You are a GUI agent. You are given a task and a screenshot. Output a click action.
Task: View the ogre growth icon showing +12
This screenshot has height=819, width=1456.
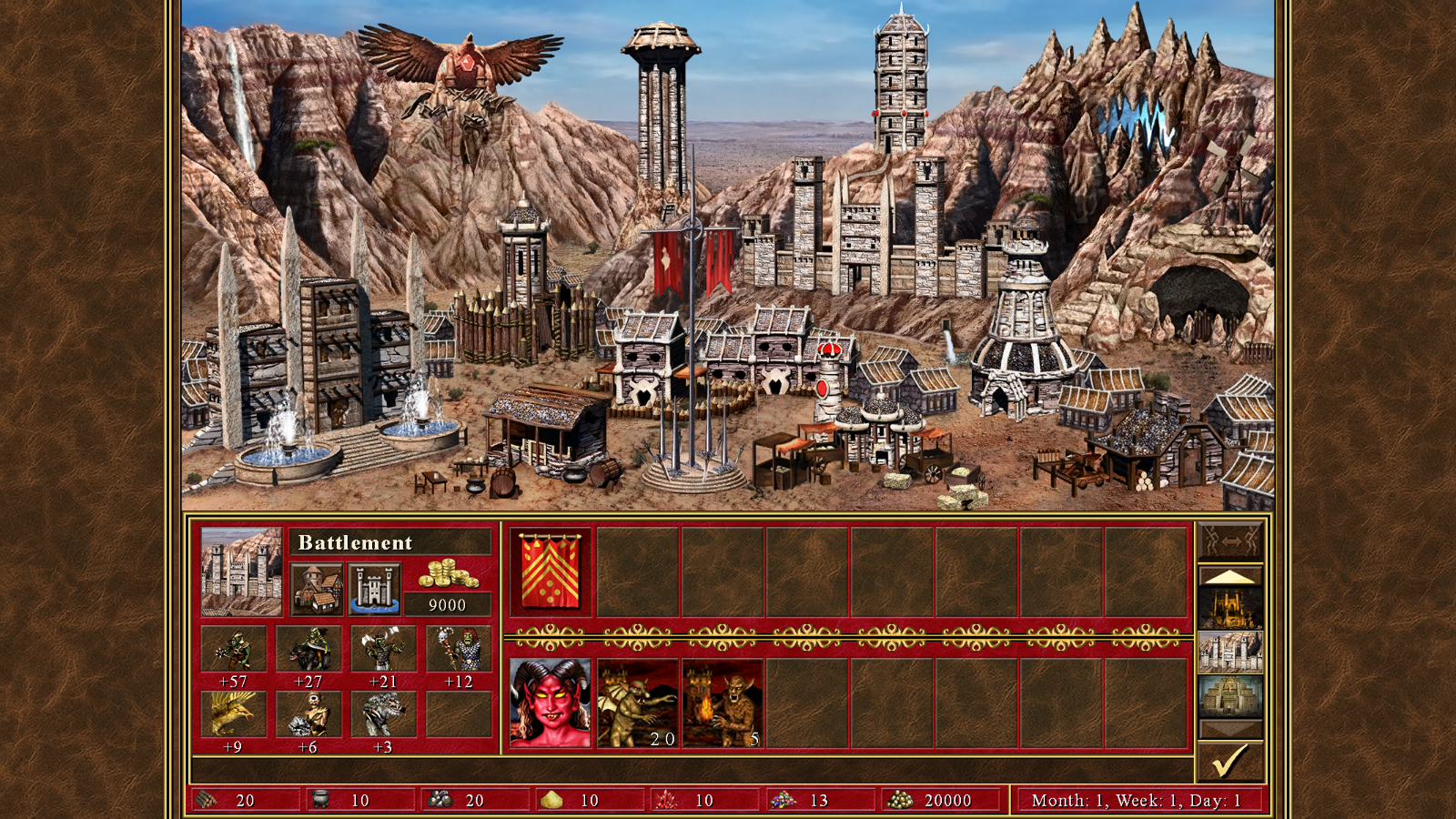459,649
